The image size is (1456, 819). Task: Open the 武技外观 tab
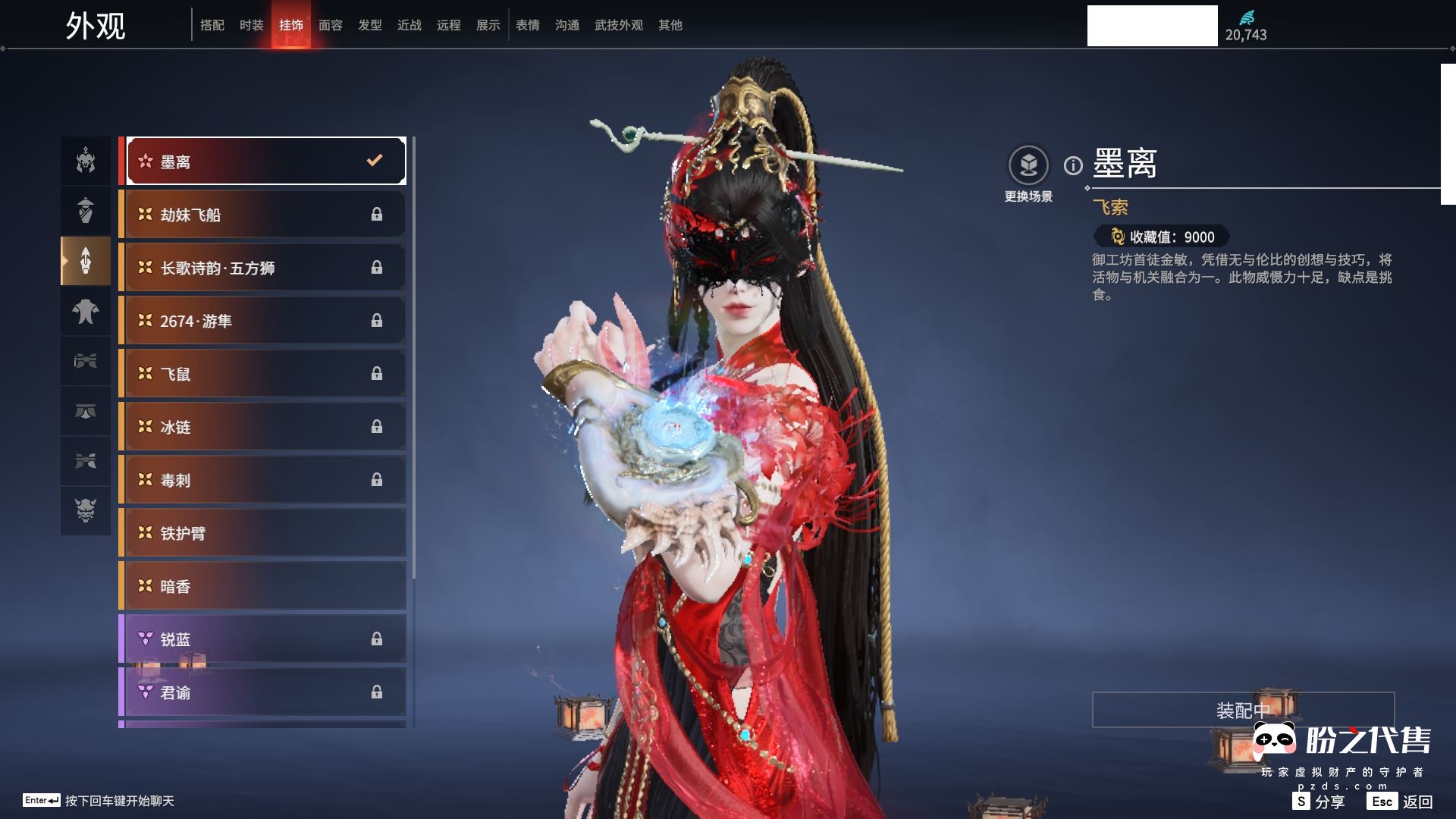[619, 25]
